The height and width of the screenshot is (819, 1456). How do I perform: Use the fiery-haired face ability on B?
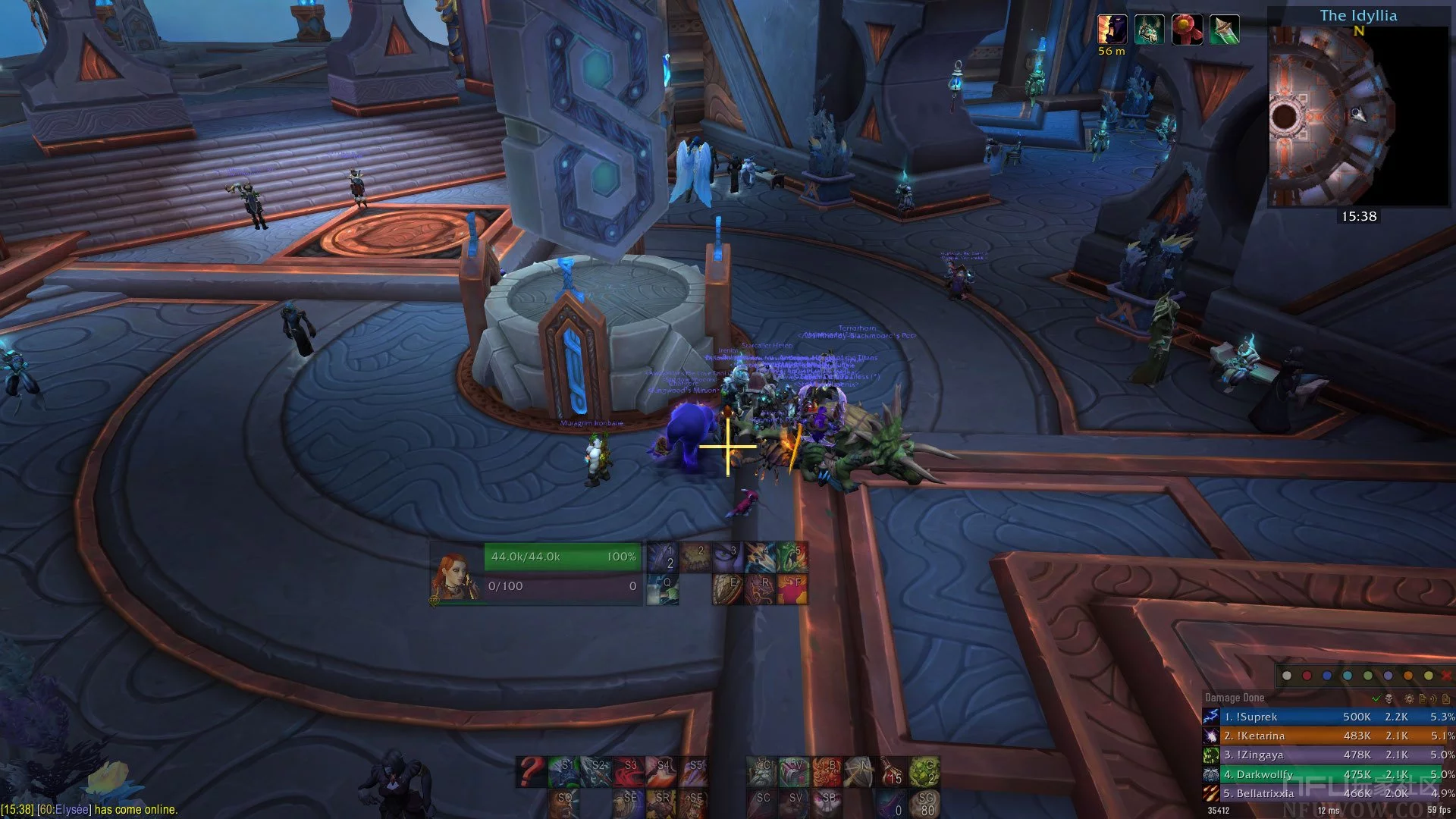[x=827, y=771]
